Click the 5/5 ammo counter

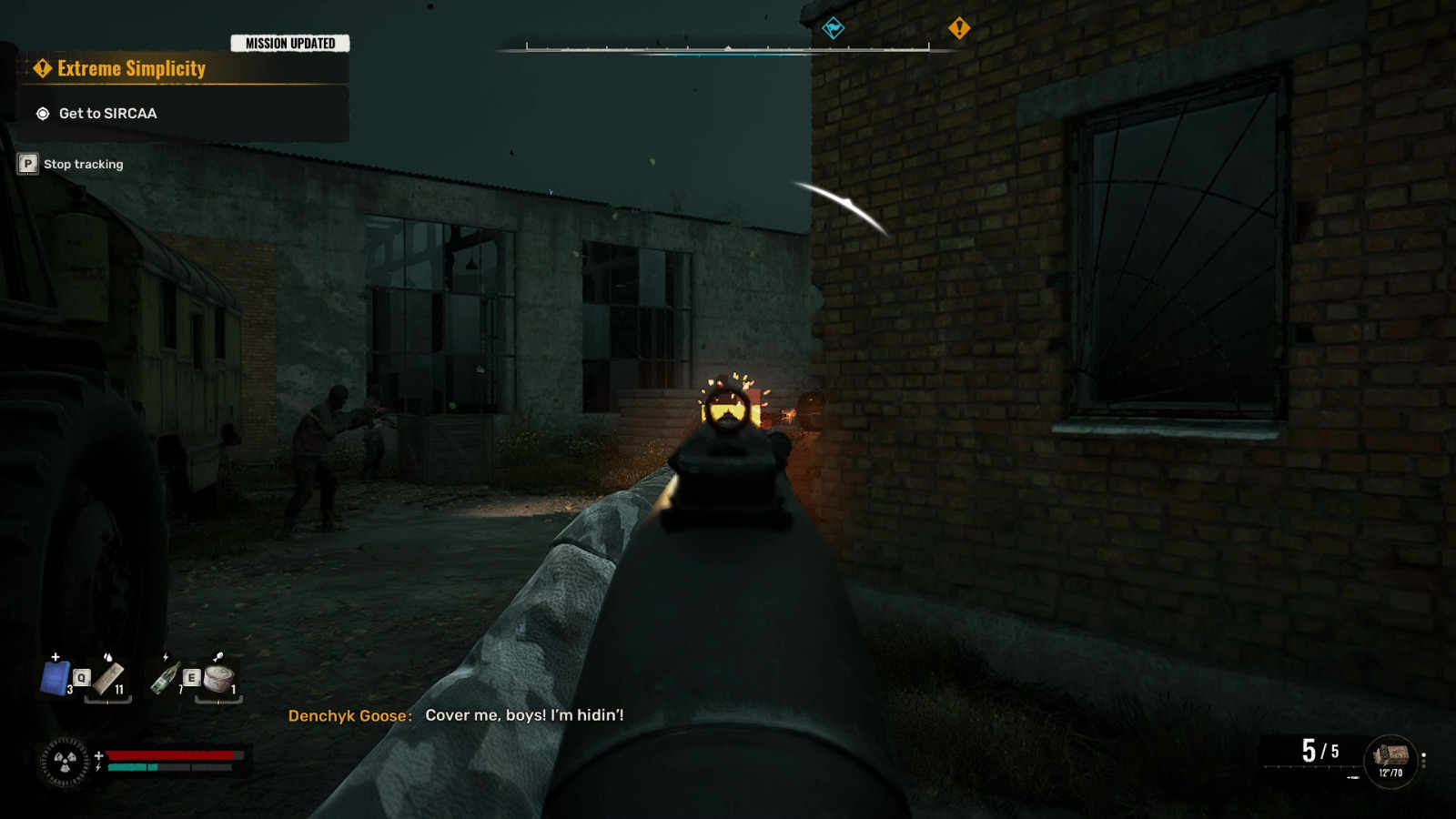point(1319,750)
